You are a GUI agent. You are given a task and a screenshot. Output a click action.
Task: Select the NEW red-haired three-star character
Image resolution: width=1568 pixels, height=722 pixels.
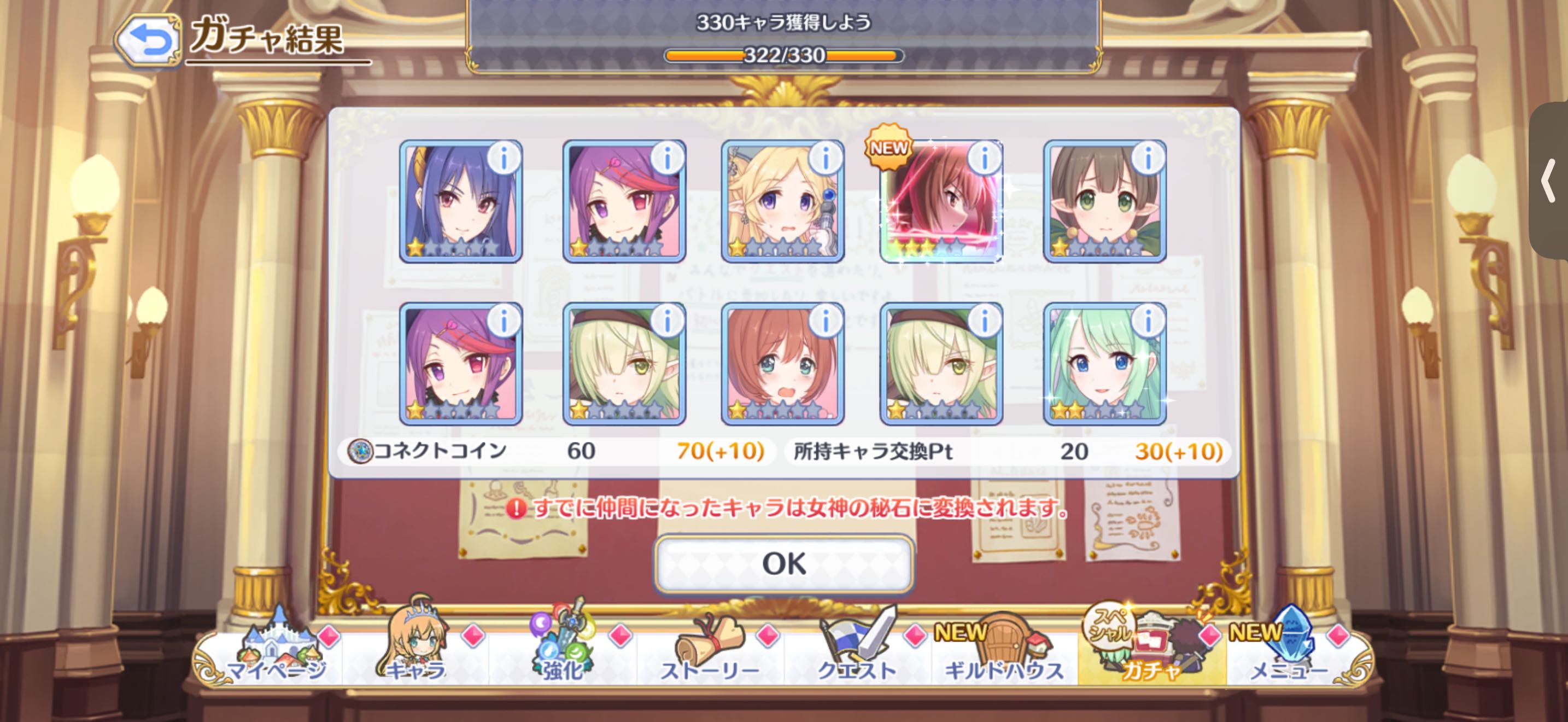[941, 201]
